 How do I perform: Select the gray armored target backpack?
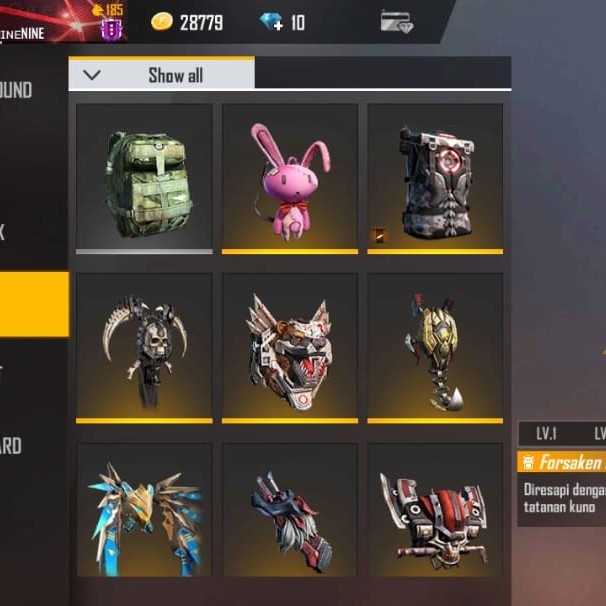click(435, 177)
